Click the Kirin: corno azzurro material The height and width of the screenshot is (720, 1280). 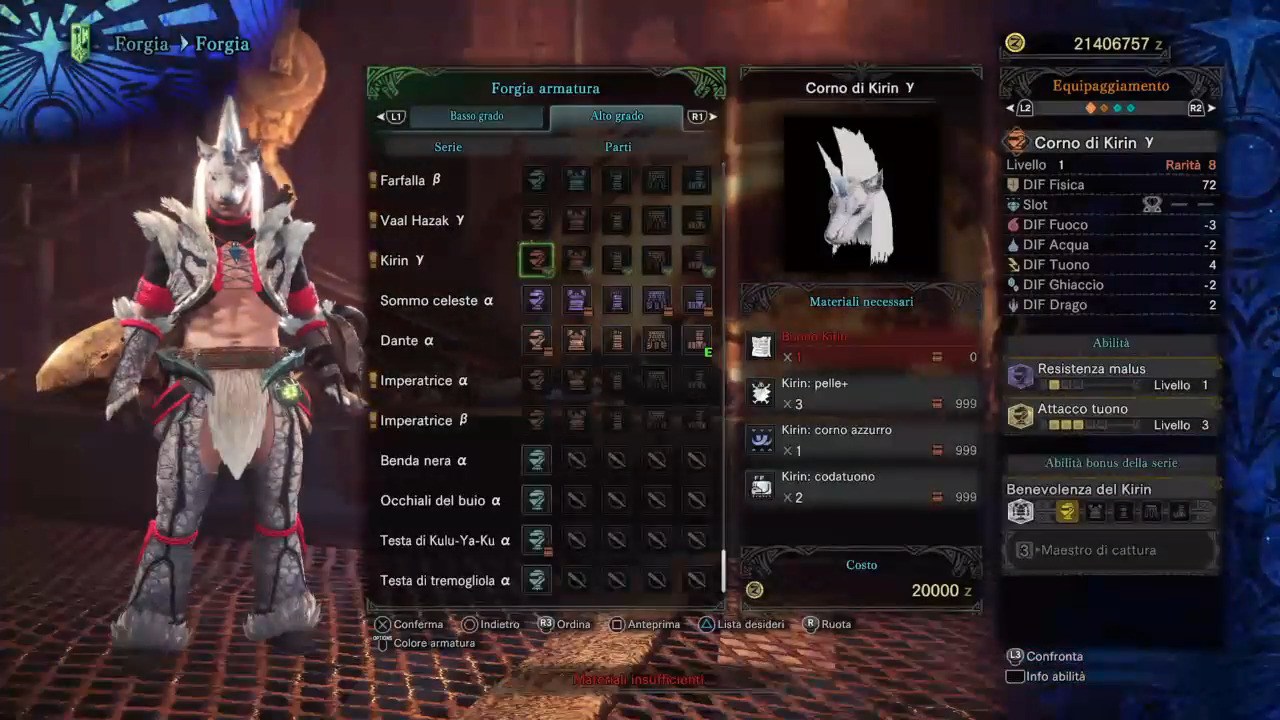pos(861,440)
